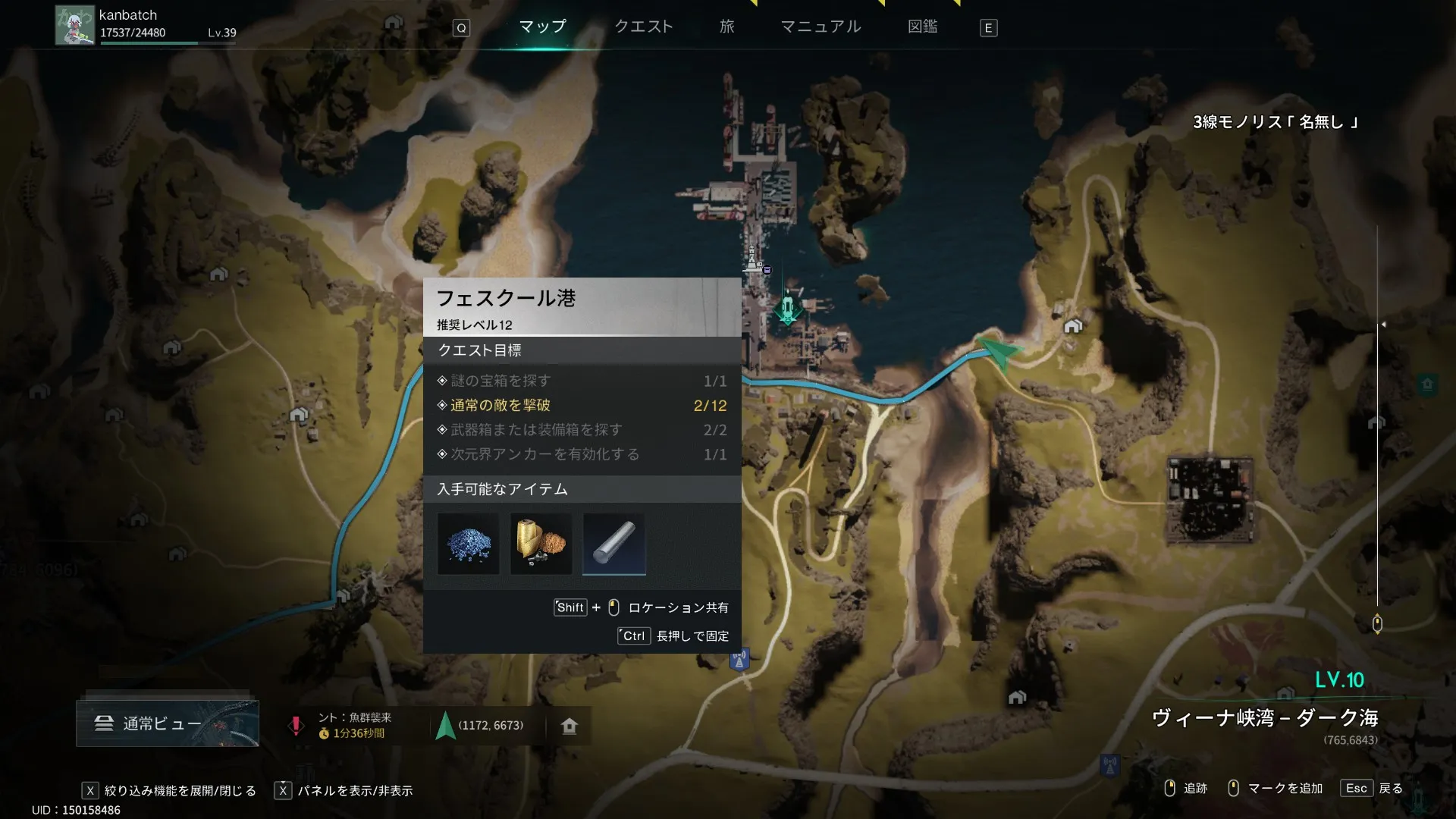This screenshot has width=1456, height=819.
Task: Click the blue tower marker below the panel
Action: tap(739, 659)
